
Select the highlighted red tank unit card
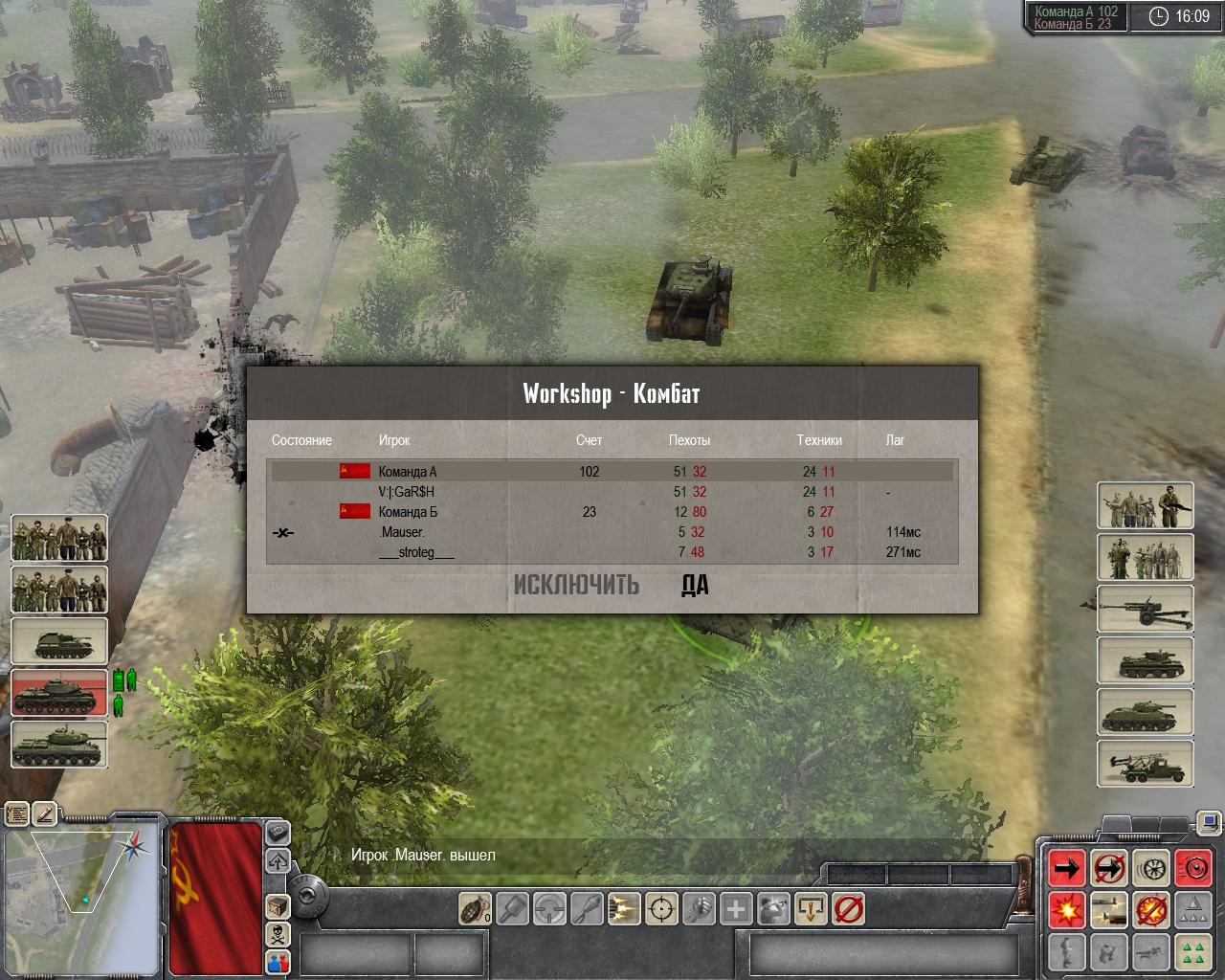[59, 693]
